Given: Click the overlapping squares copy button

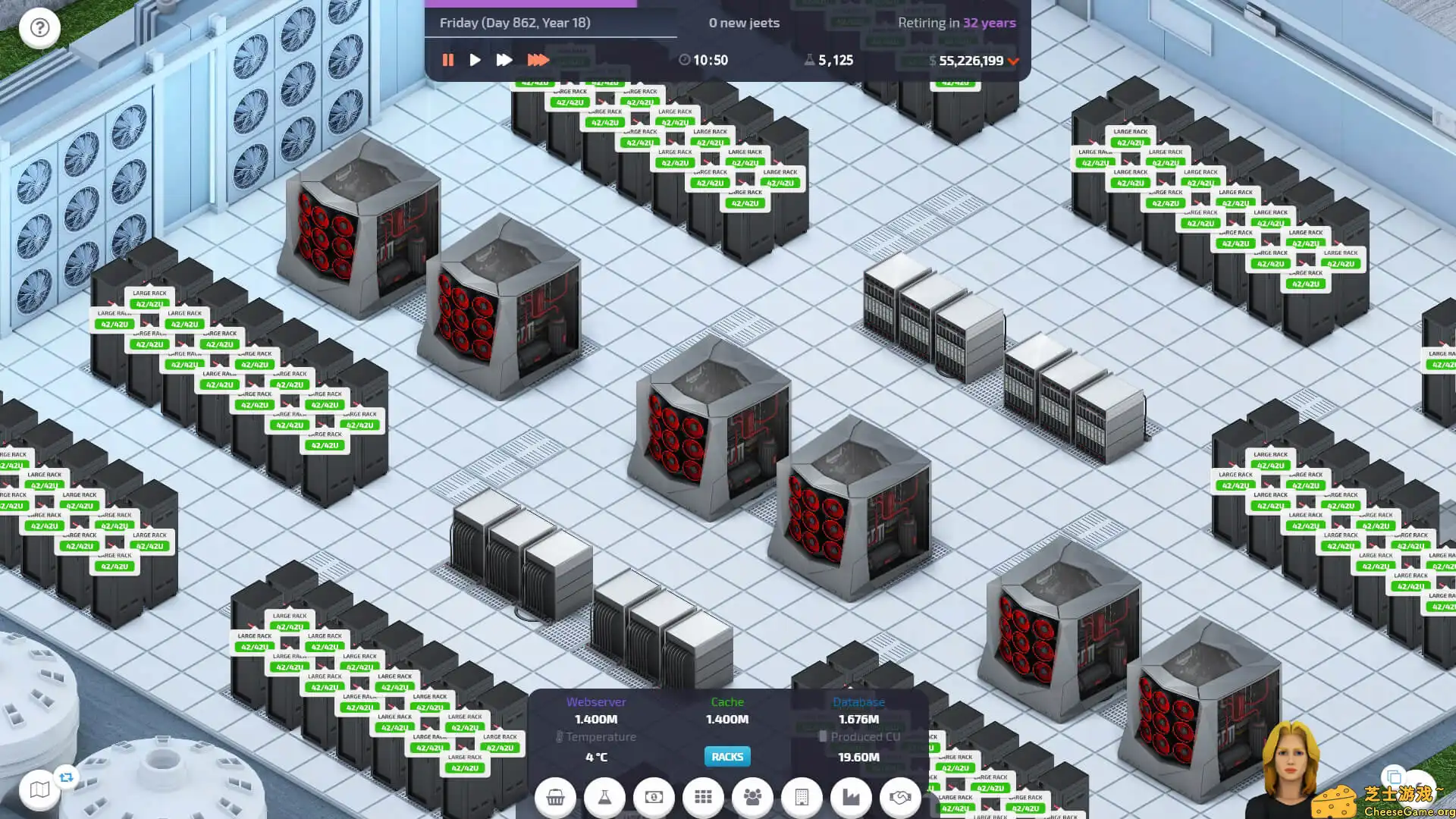Looking at the screenshot, I should [x=1393, y=777].
